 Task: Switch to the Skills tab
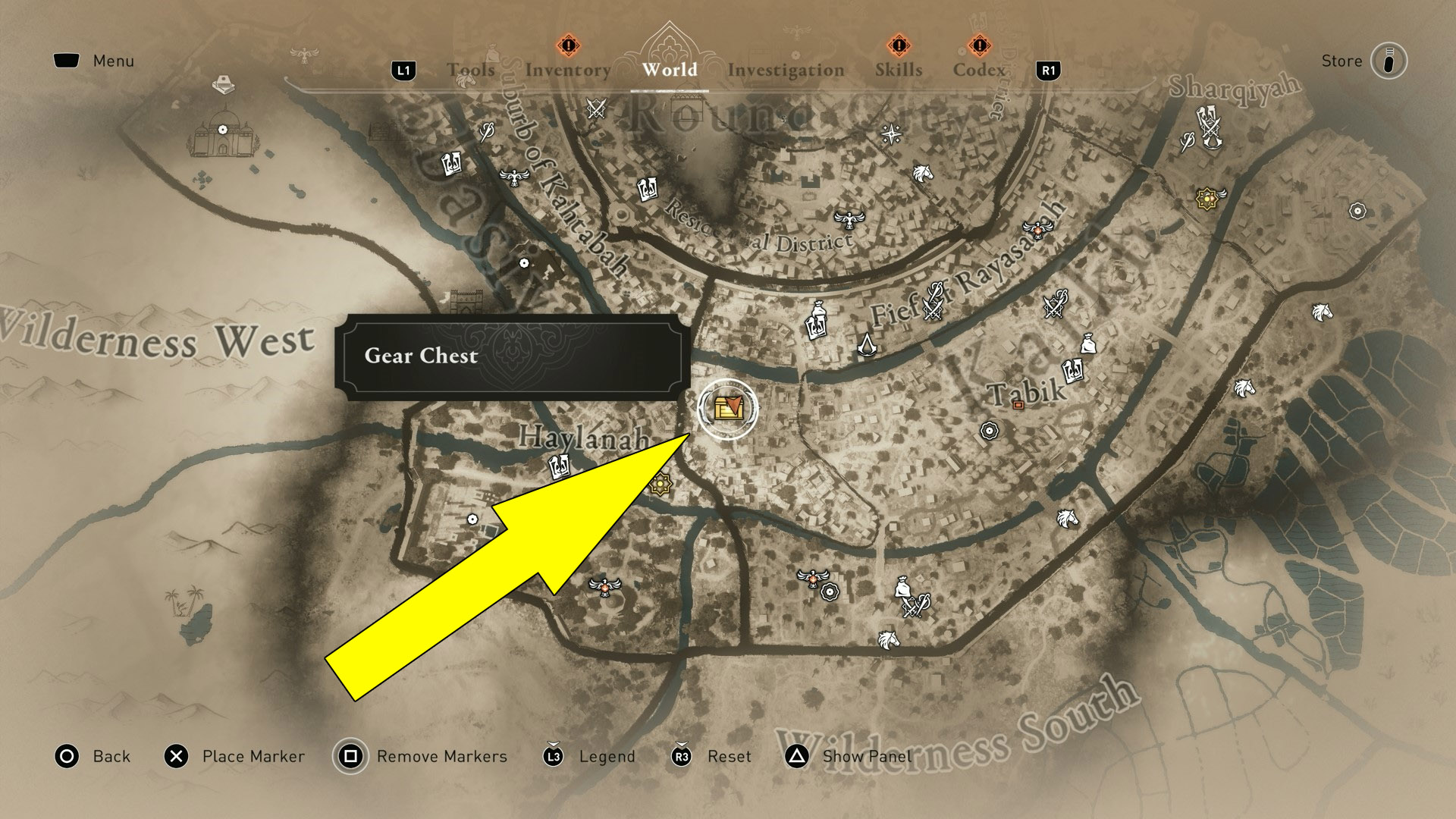897,70
